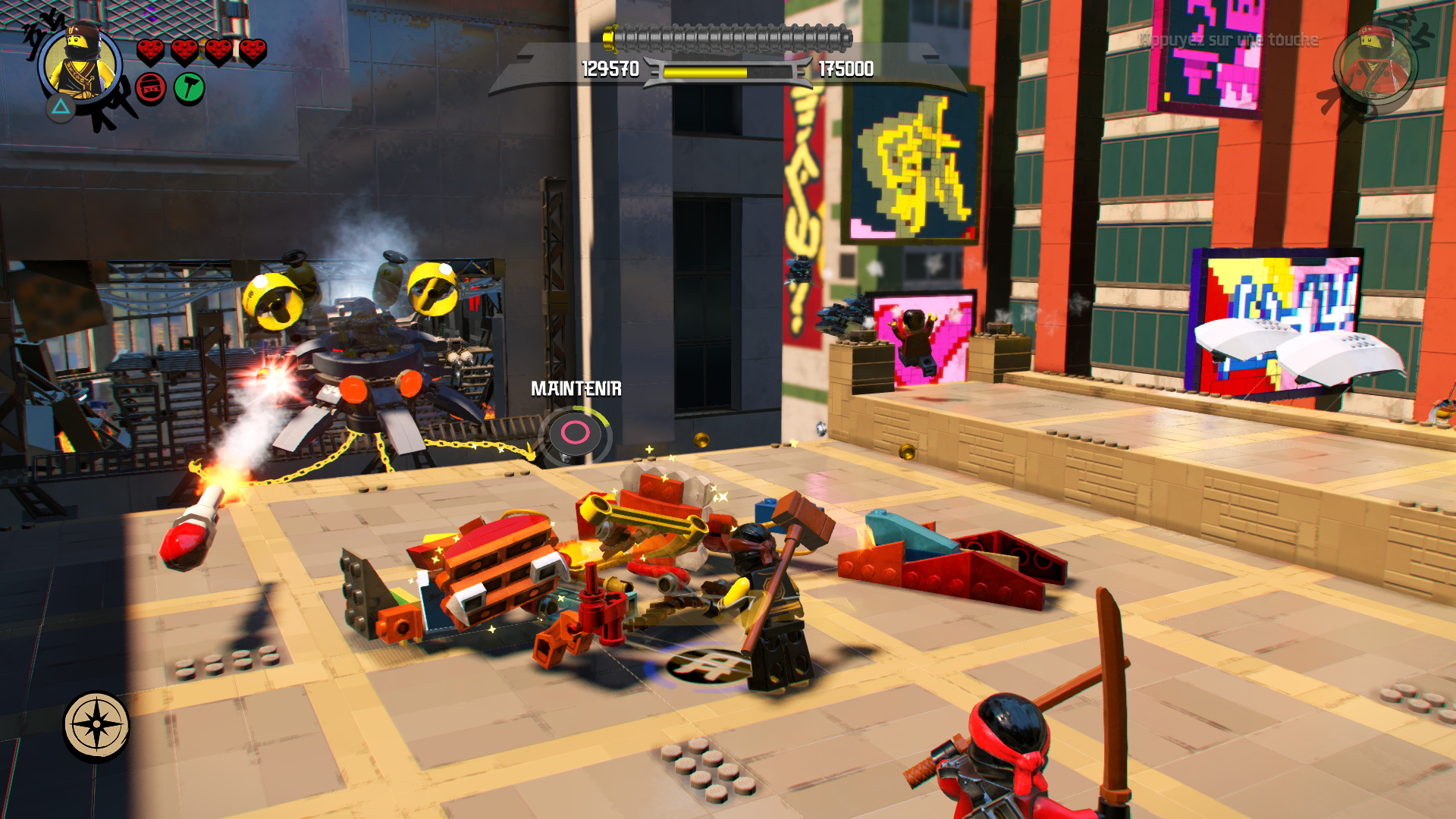Choose the green hammer ability icon
Screen dimensions: 1456x819
pos(190,89)
